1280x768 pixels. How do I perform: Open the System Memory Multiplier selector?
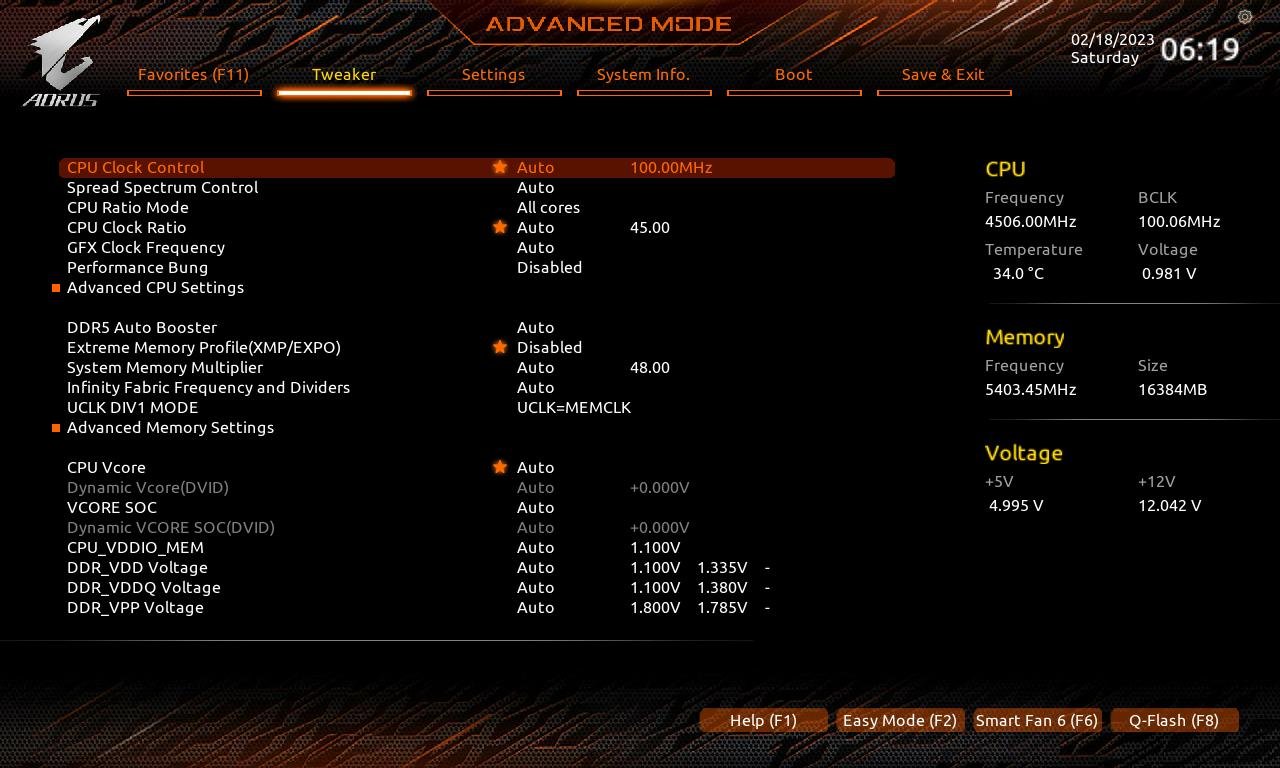tap(536, 367)
